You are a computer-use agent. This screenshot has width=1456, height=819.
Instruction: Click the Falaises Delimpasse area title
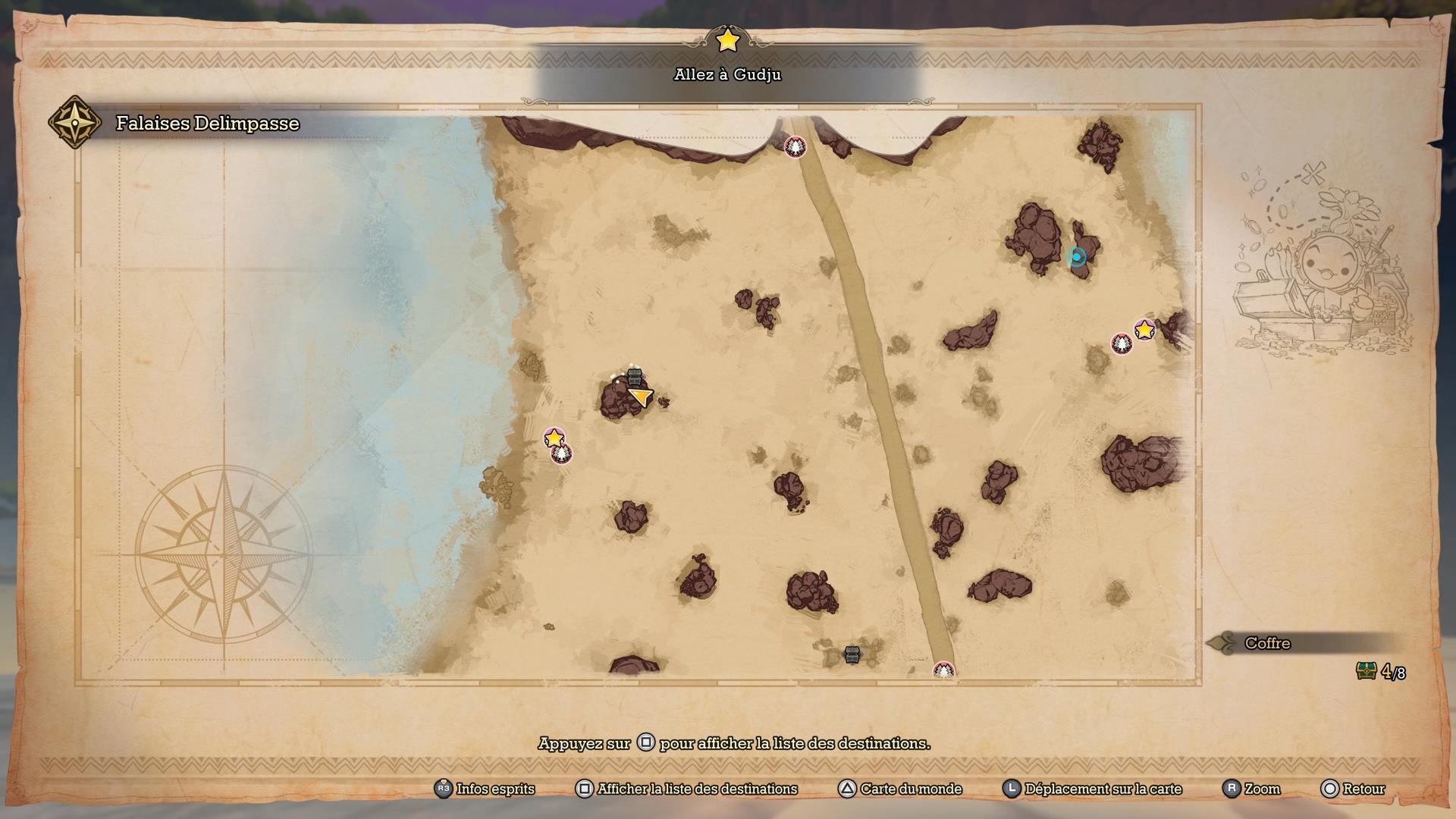tap(207, 123)
